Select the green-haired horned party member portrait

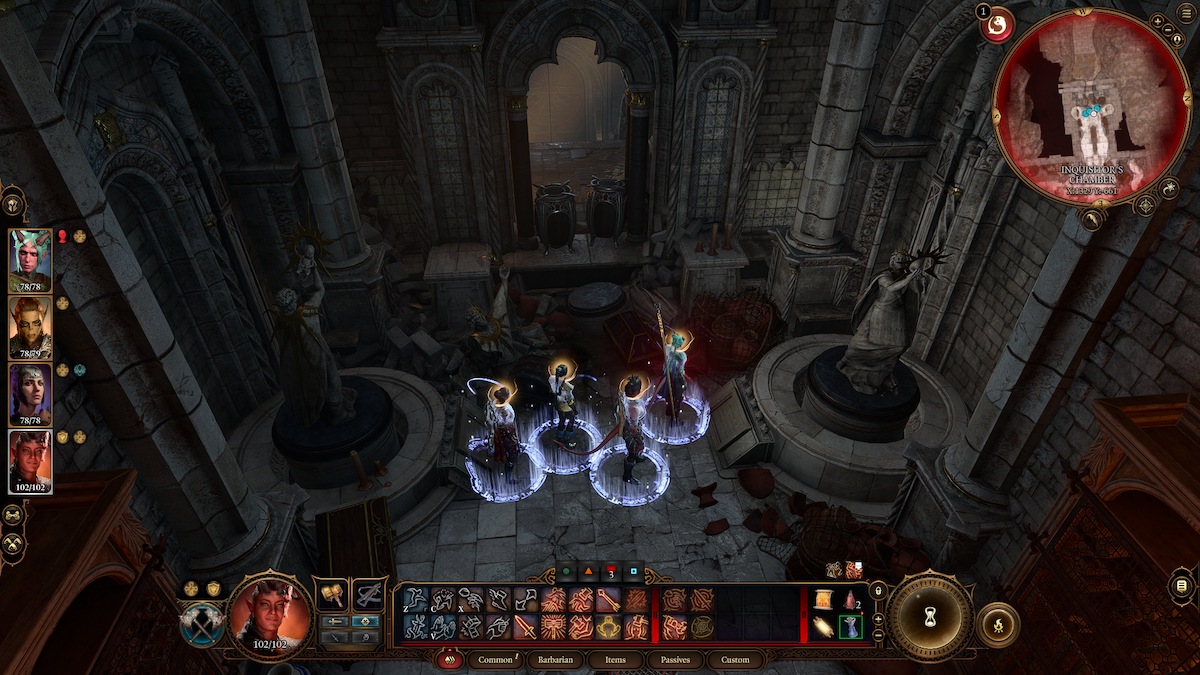[x=30, y=259]
